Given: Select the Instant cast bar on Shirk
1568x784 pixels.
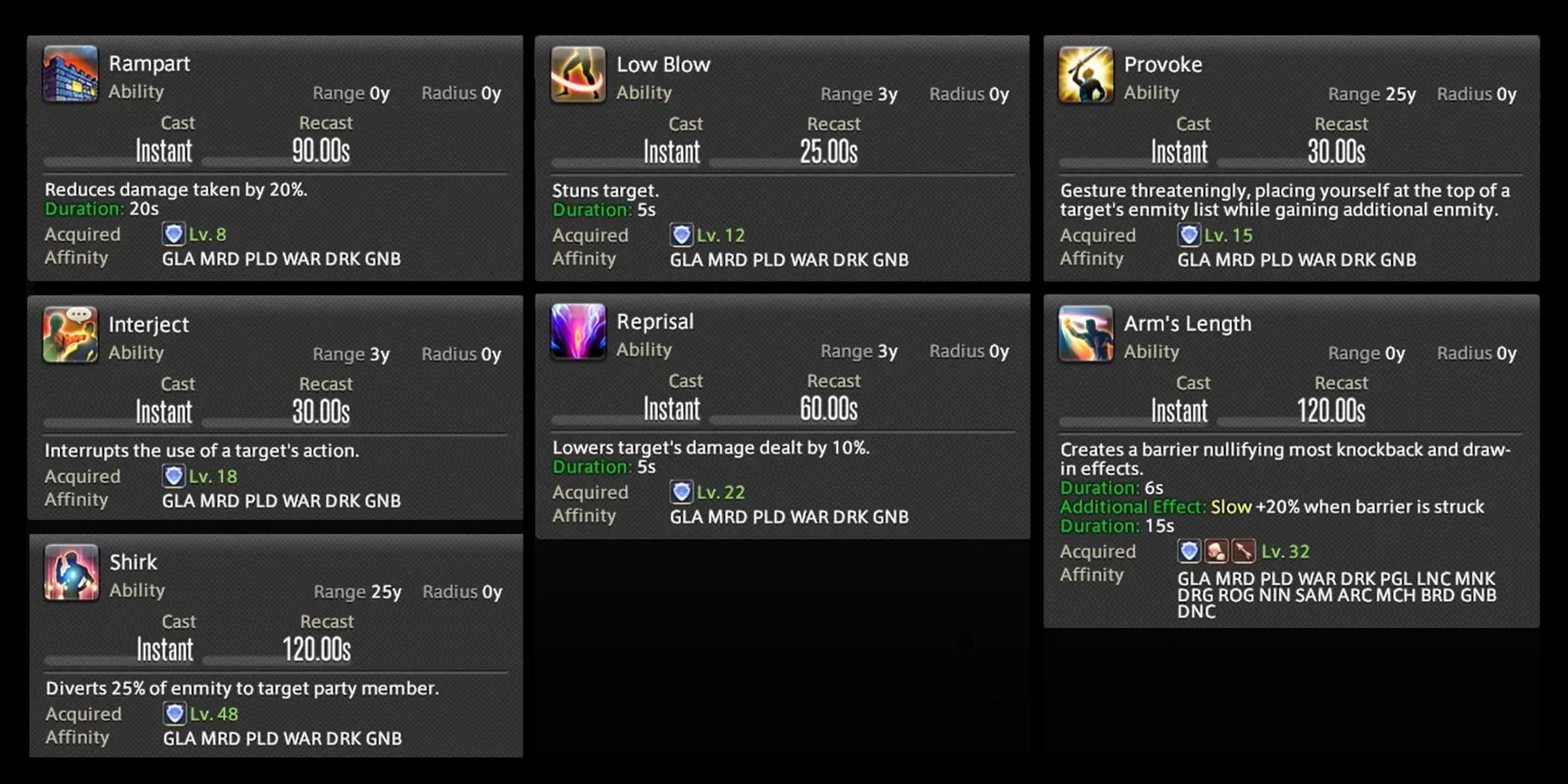Looking at the screenshot, I should (x=164, y=648).
